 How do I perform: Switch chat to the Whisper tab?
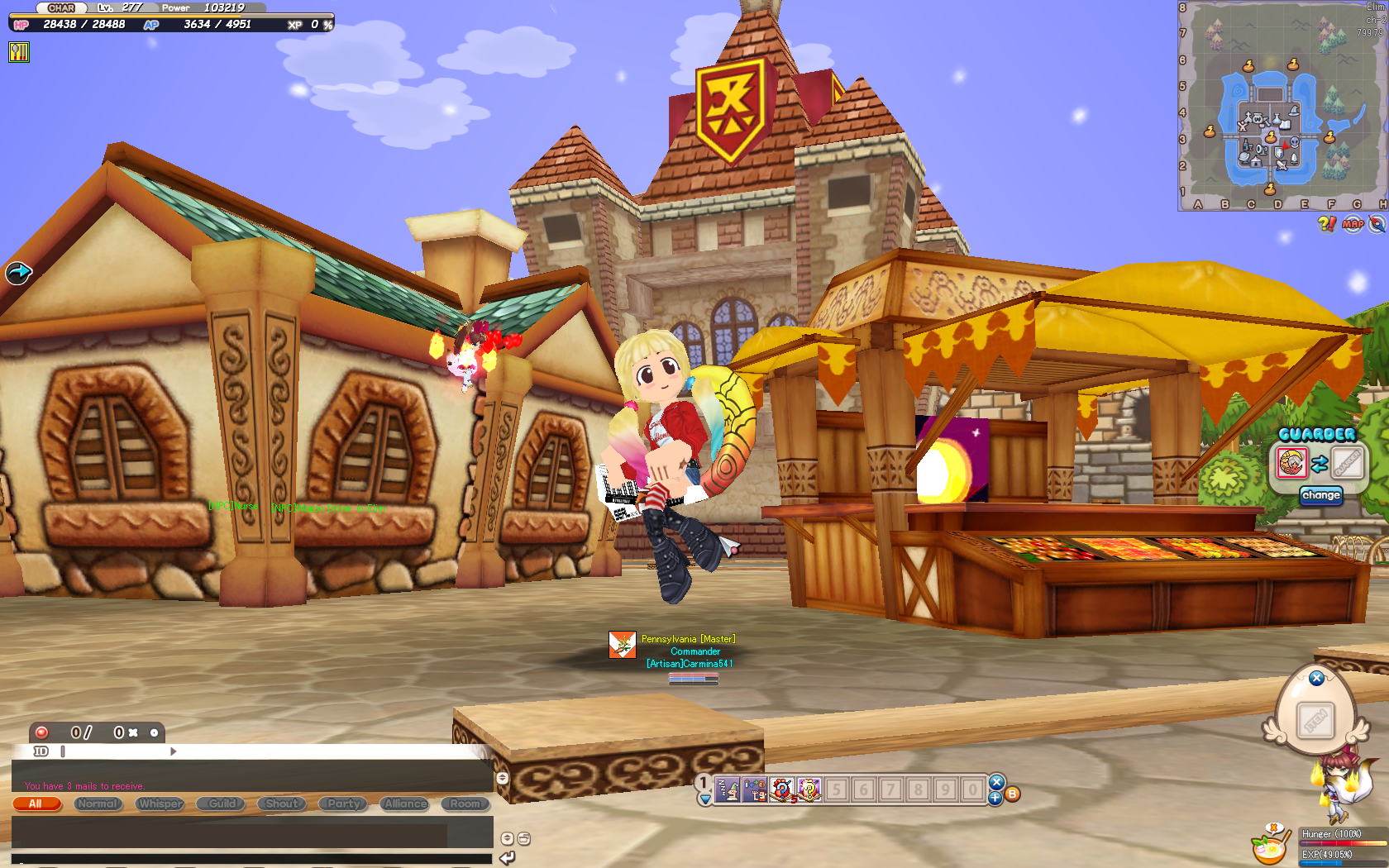pyautogui.click(x=160, y=804)
